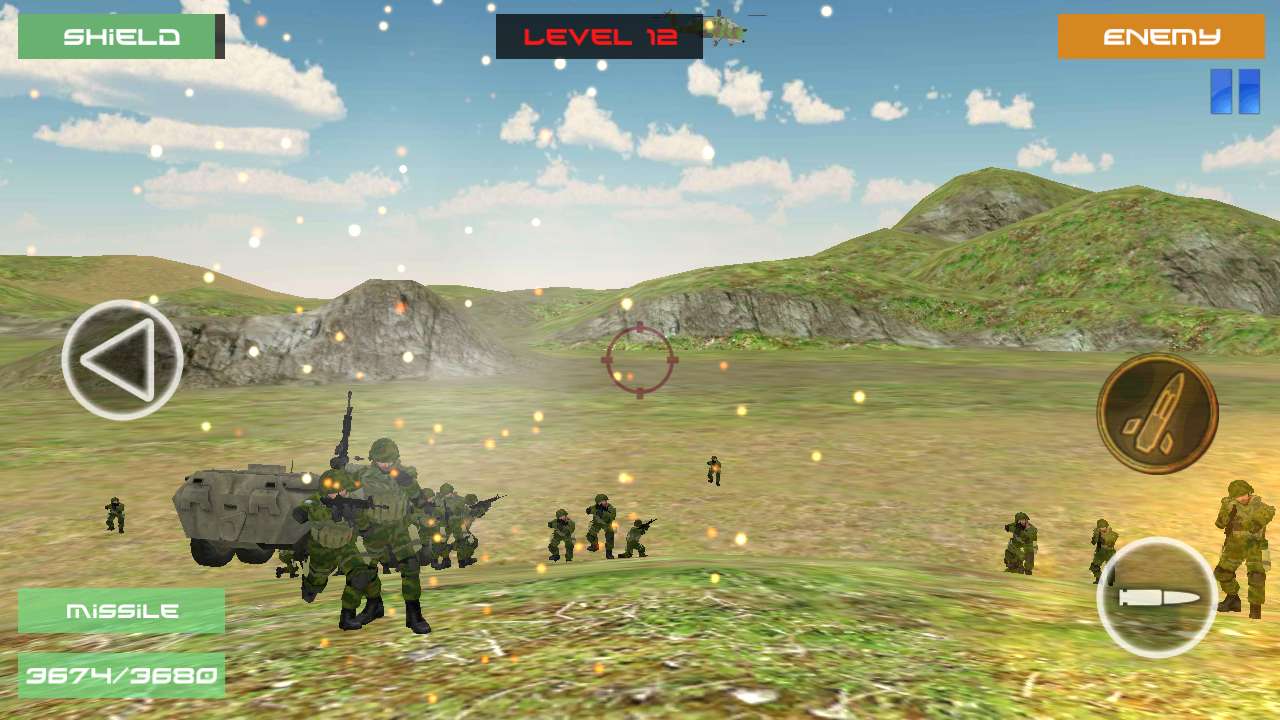1280x720 pixels.
Task: Tap the gold missile launch icon
Action: tap(1160, 410)
